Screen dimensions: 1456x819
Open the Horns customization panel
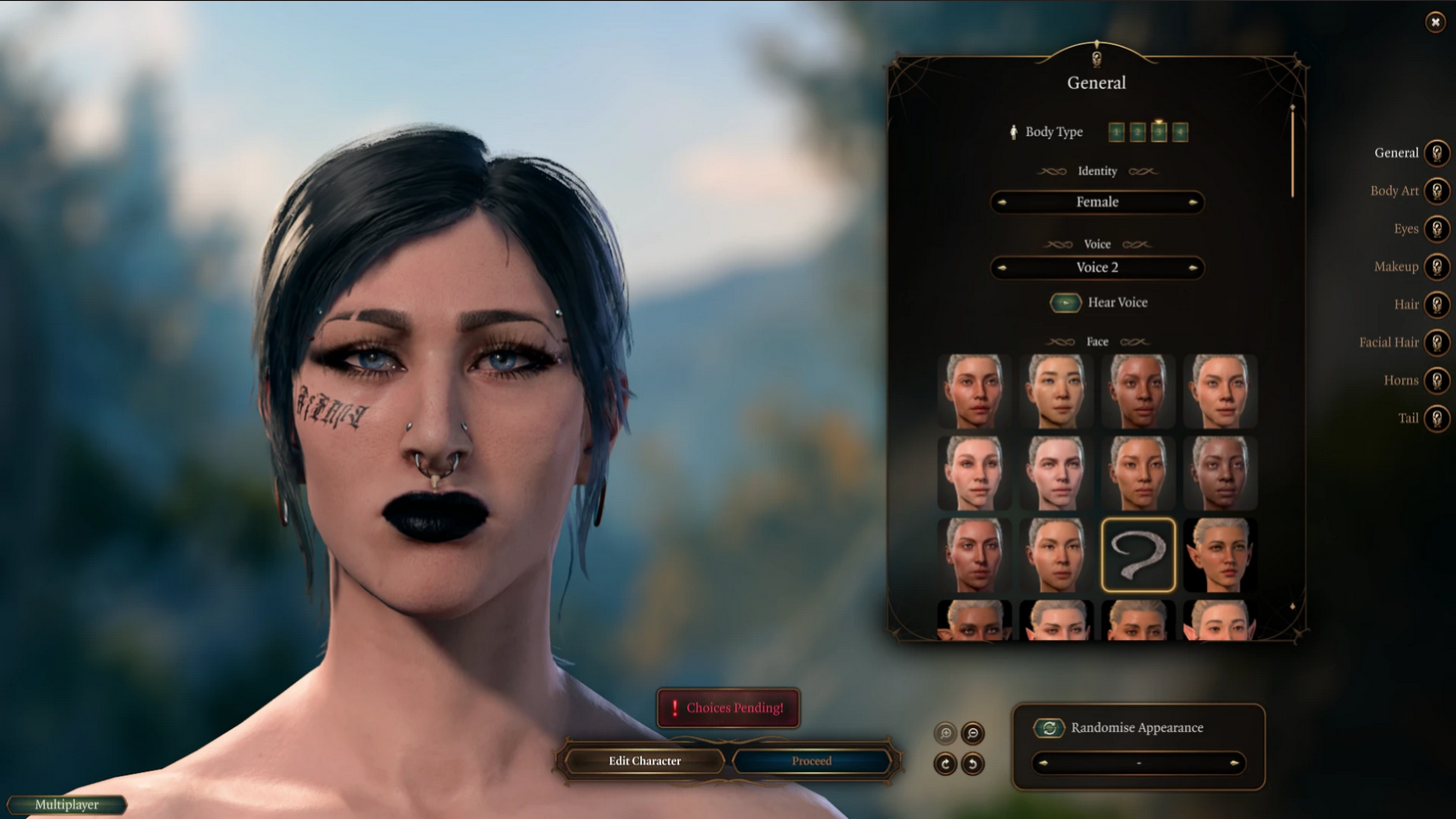[1436, 380]
